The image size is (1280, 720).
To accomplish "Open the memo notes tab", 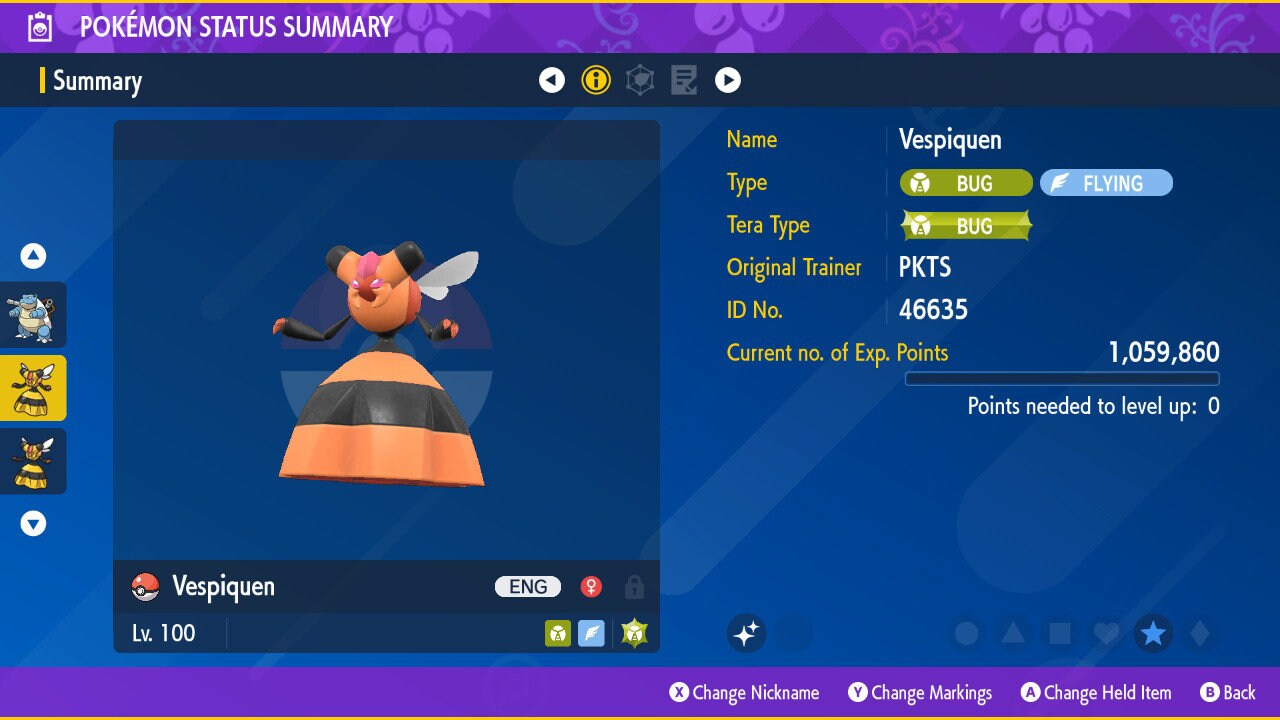I will pos(684,81).
